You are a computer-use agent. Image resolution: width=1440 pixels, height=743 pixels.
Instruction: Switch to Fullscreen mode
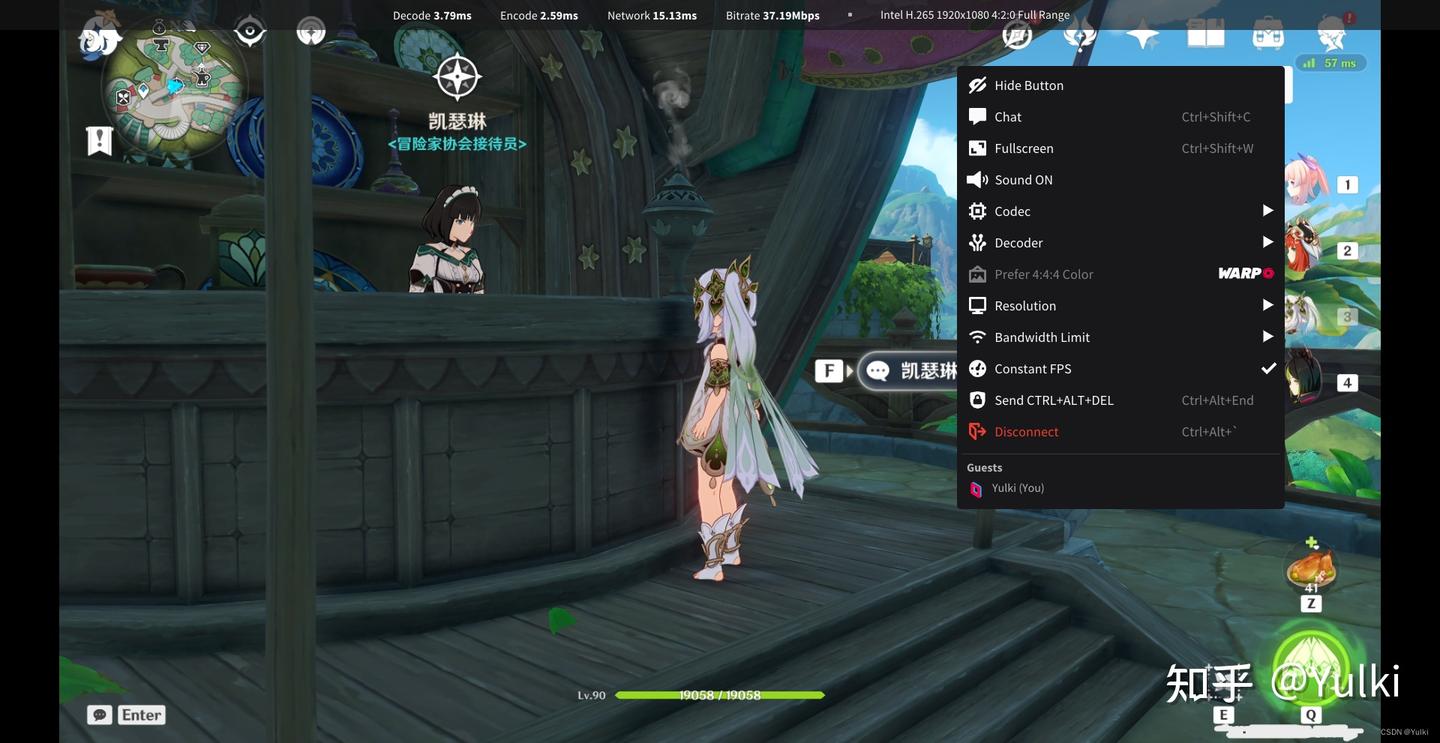(1023, 148)
